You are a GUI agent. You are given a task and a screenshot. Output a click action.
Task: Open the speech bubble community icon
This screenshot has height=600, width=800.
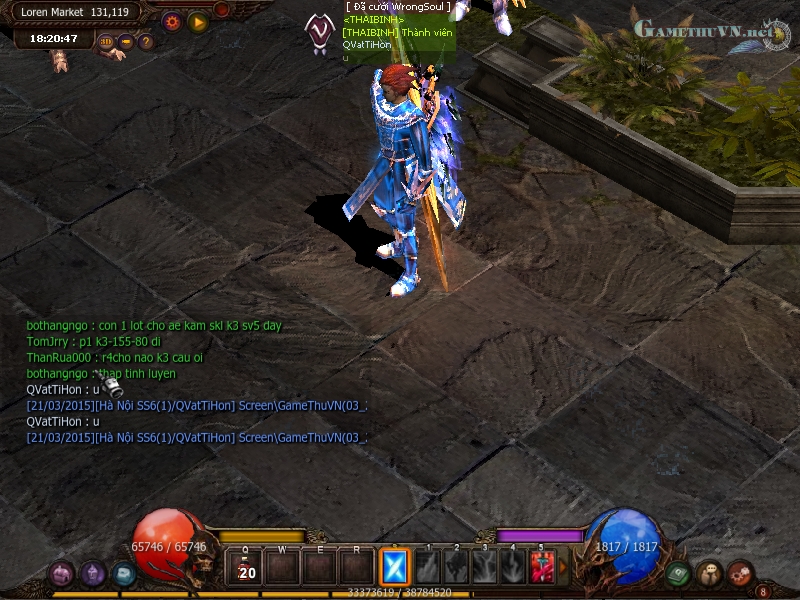pos(710,574)
